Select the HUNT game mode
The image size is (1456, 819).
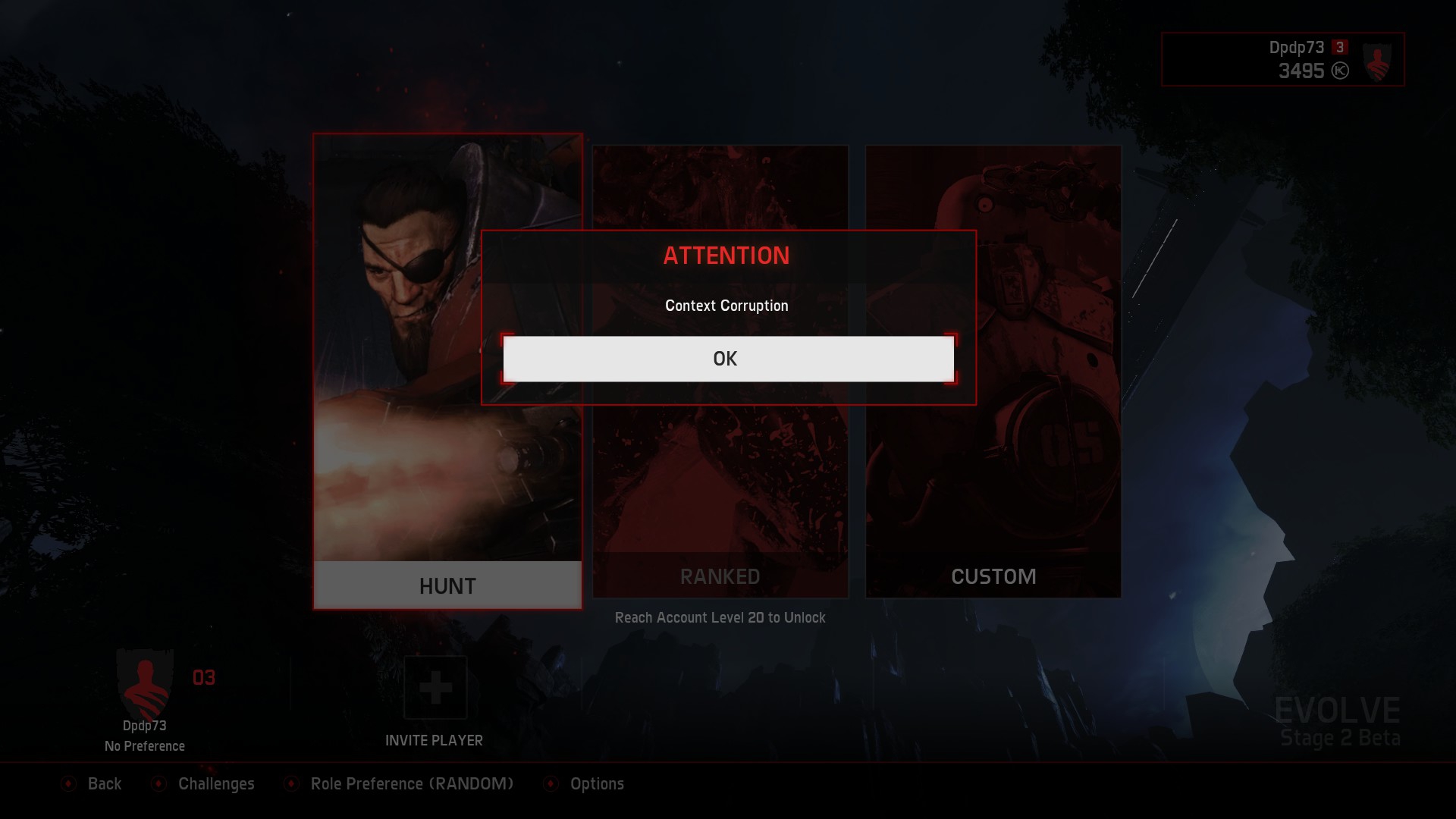click(x=447, y=585)
